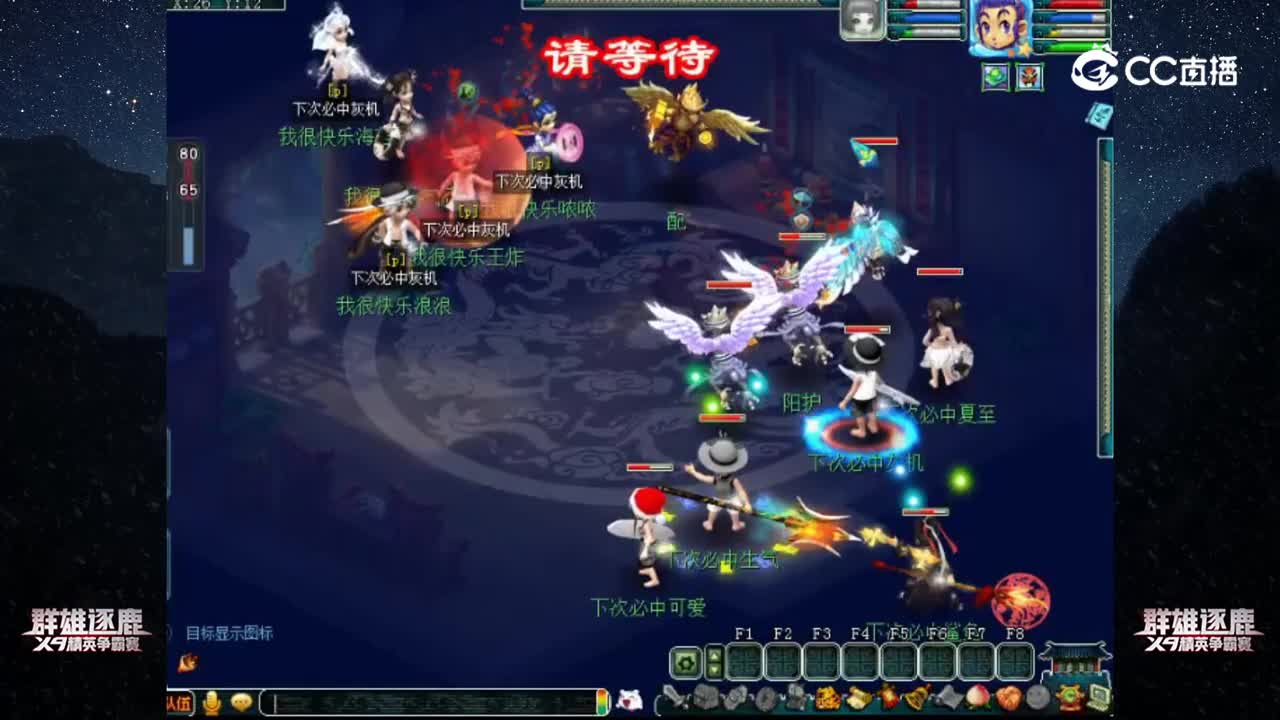Open the chat emoji icon beside the microphone
The height and width of the screenshot is (720, 1280).
pos(242,702)
